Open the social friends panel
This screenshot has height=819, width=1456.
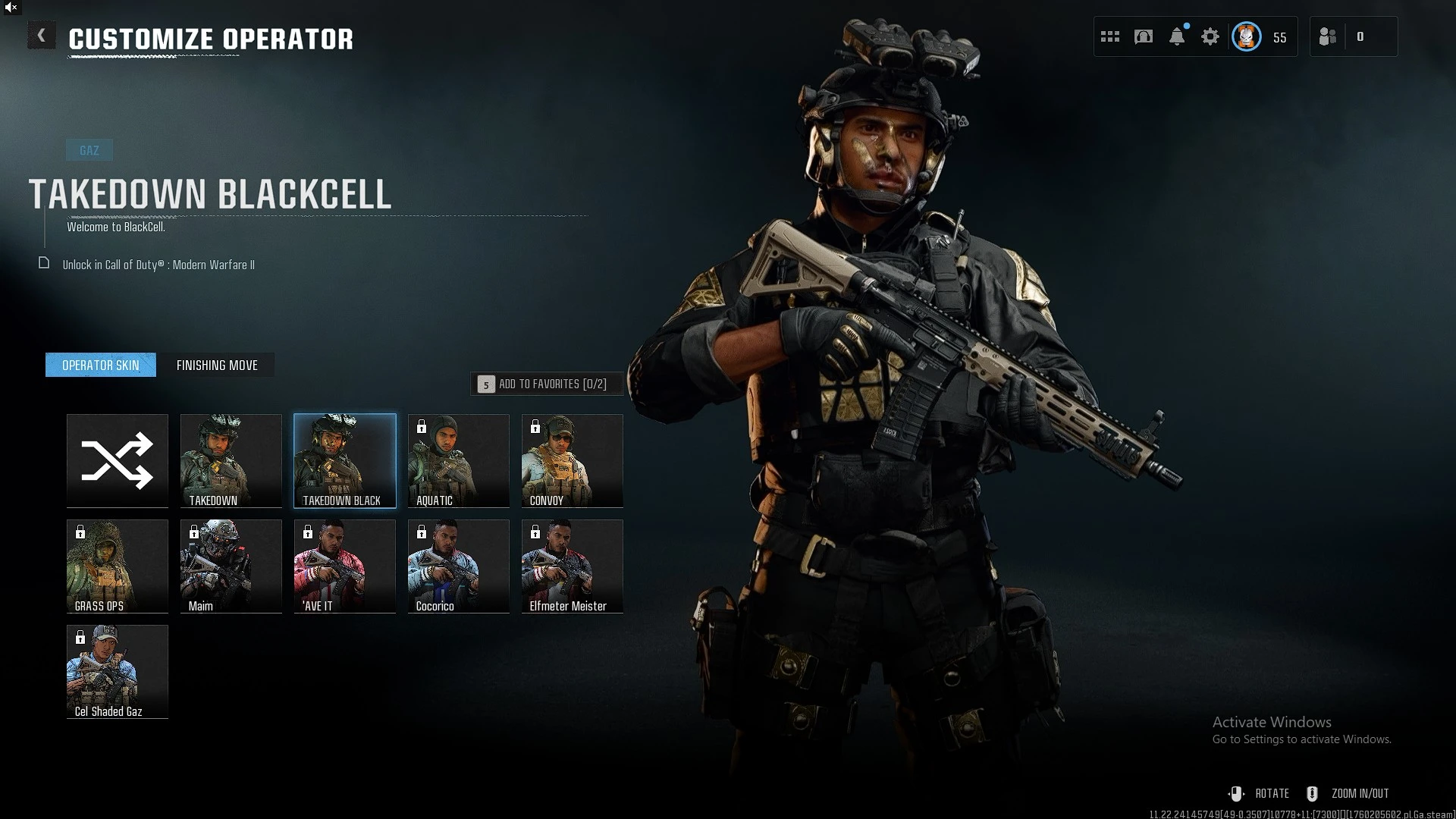point(1329,36)
